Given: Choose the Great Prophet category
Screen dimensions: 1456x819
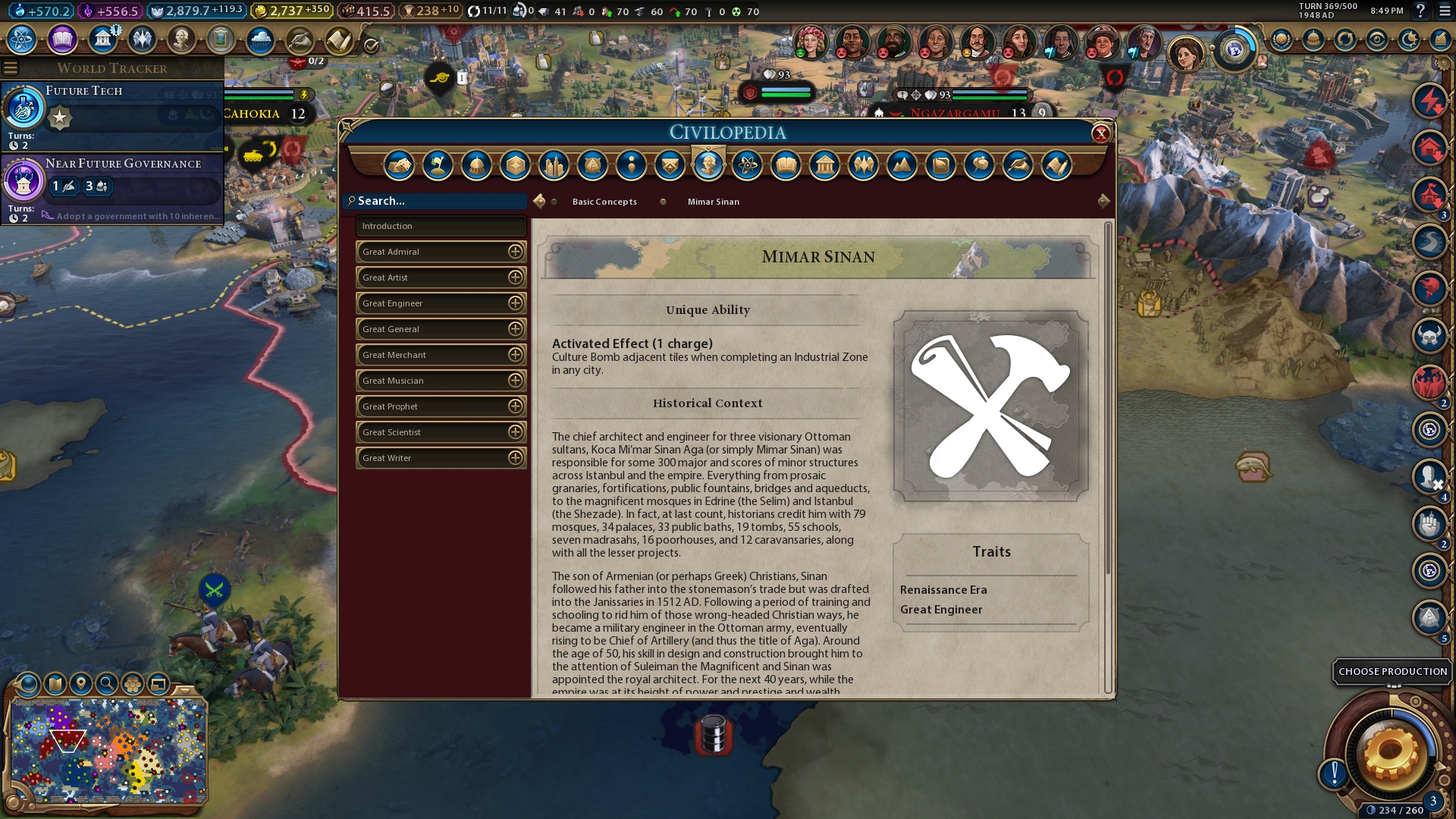Looking at the screenshot, I should pos(440,406).
